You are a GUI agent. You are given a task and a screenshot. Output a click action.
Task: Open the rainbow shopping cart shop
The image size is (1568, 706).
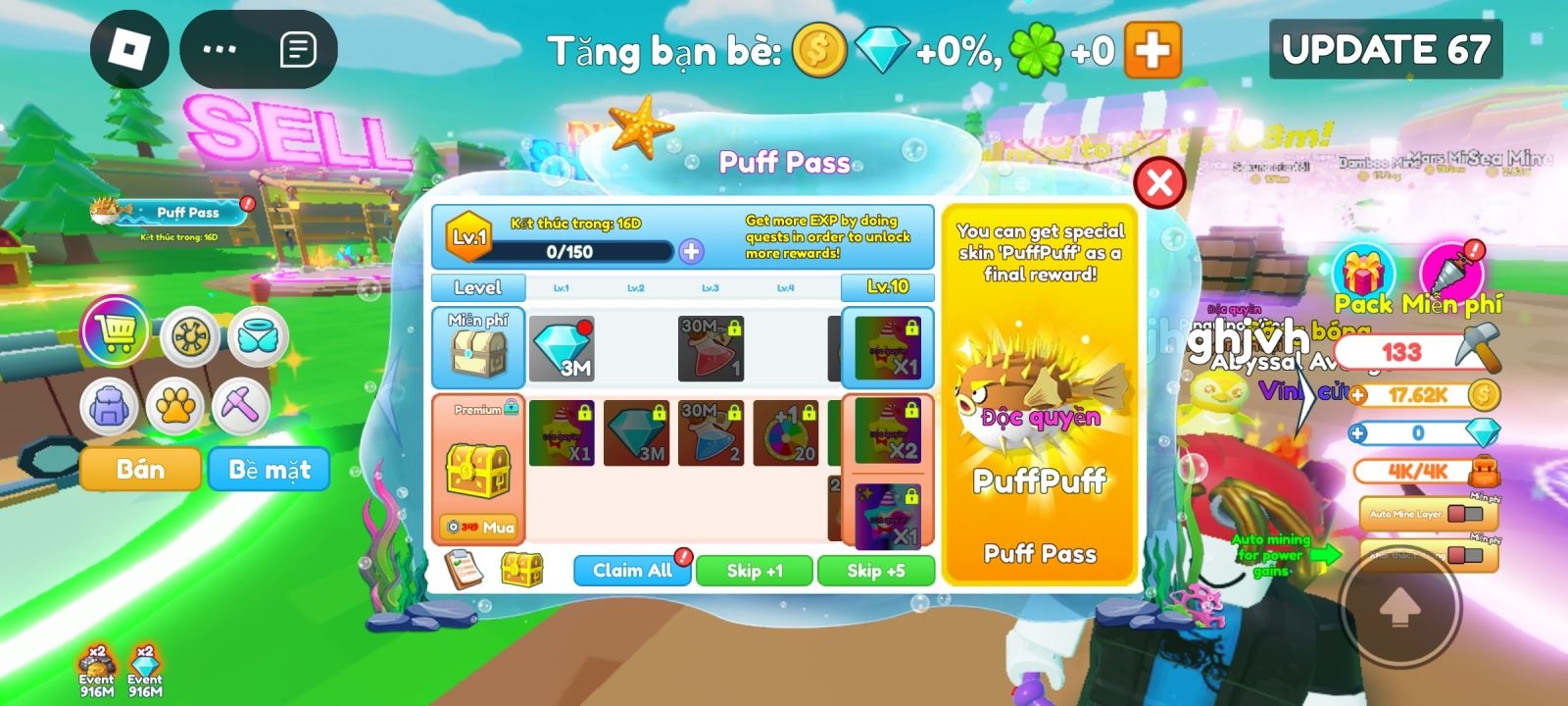click(115, 333)
